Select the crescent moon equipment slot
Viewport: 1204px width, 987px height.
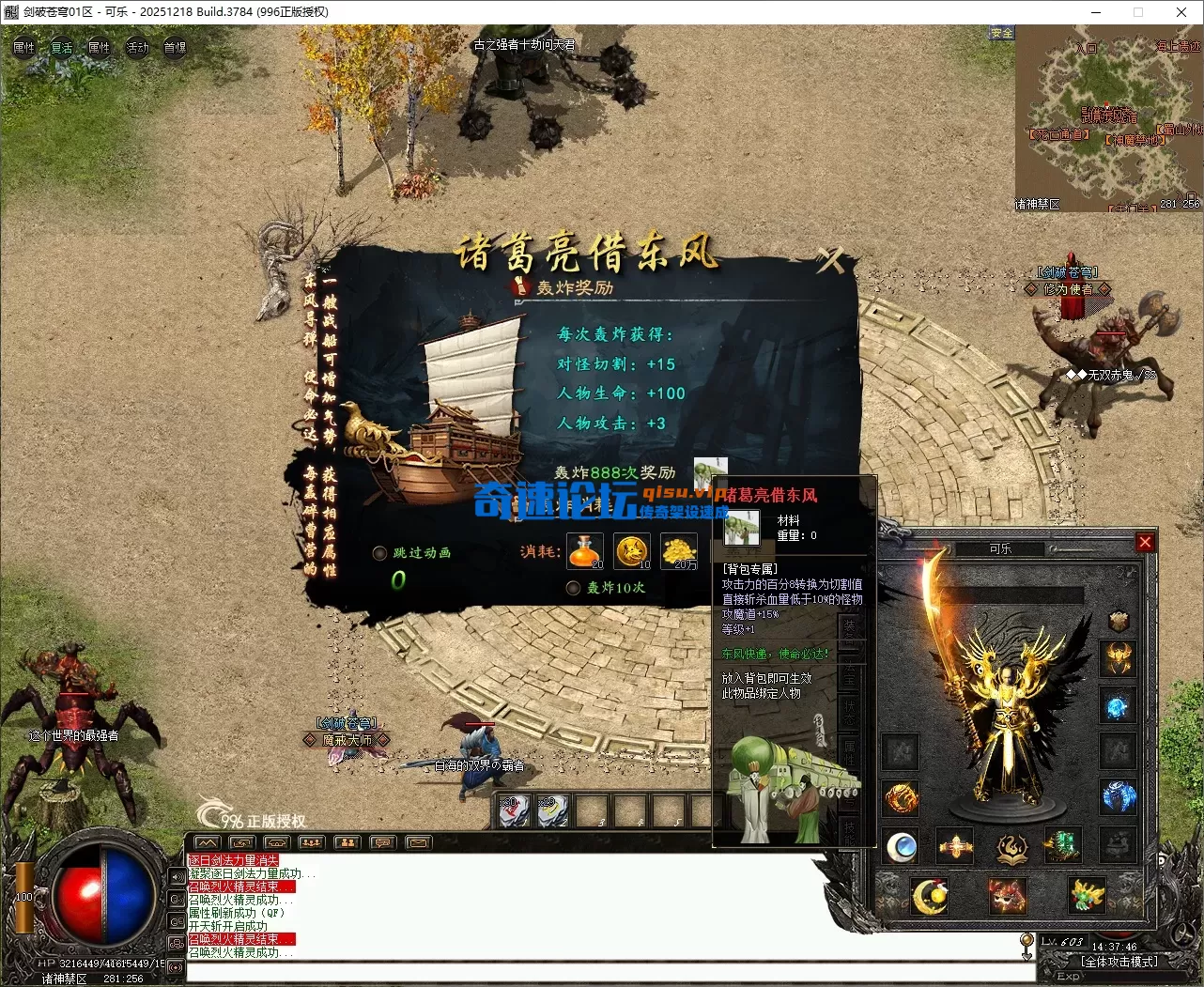[930, 896]
